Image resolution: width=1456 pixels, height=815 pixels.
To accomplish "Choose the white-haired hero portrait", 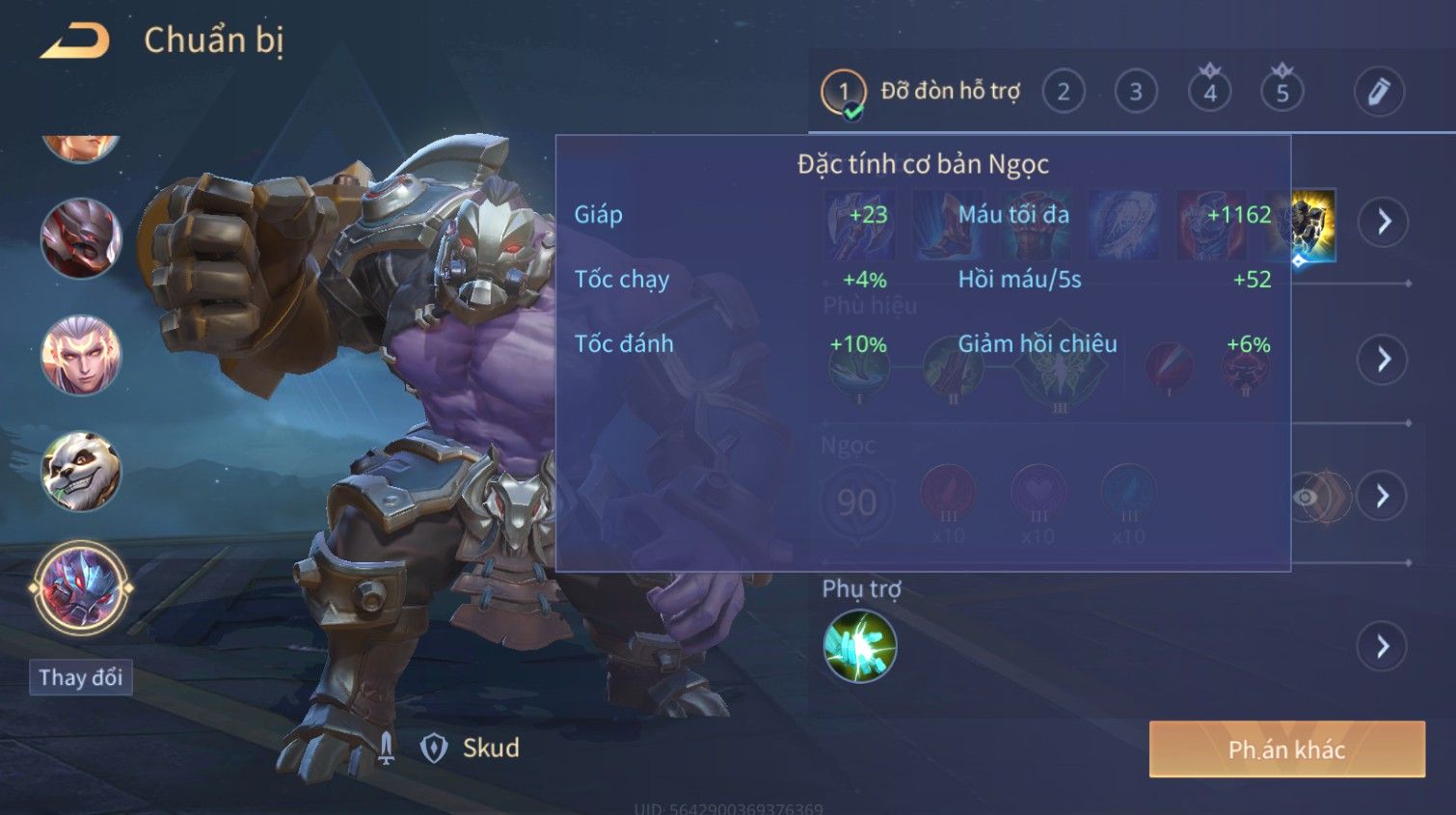I will tap(81, 355).
